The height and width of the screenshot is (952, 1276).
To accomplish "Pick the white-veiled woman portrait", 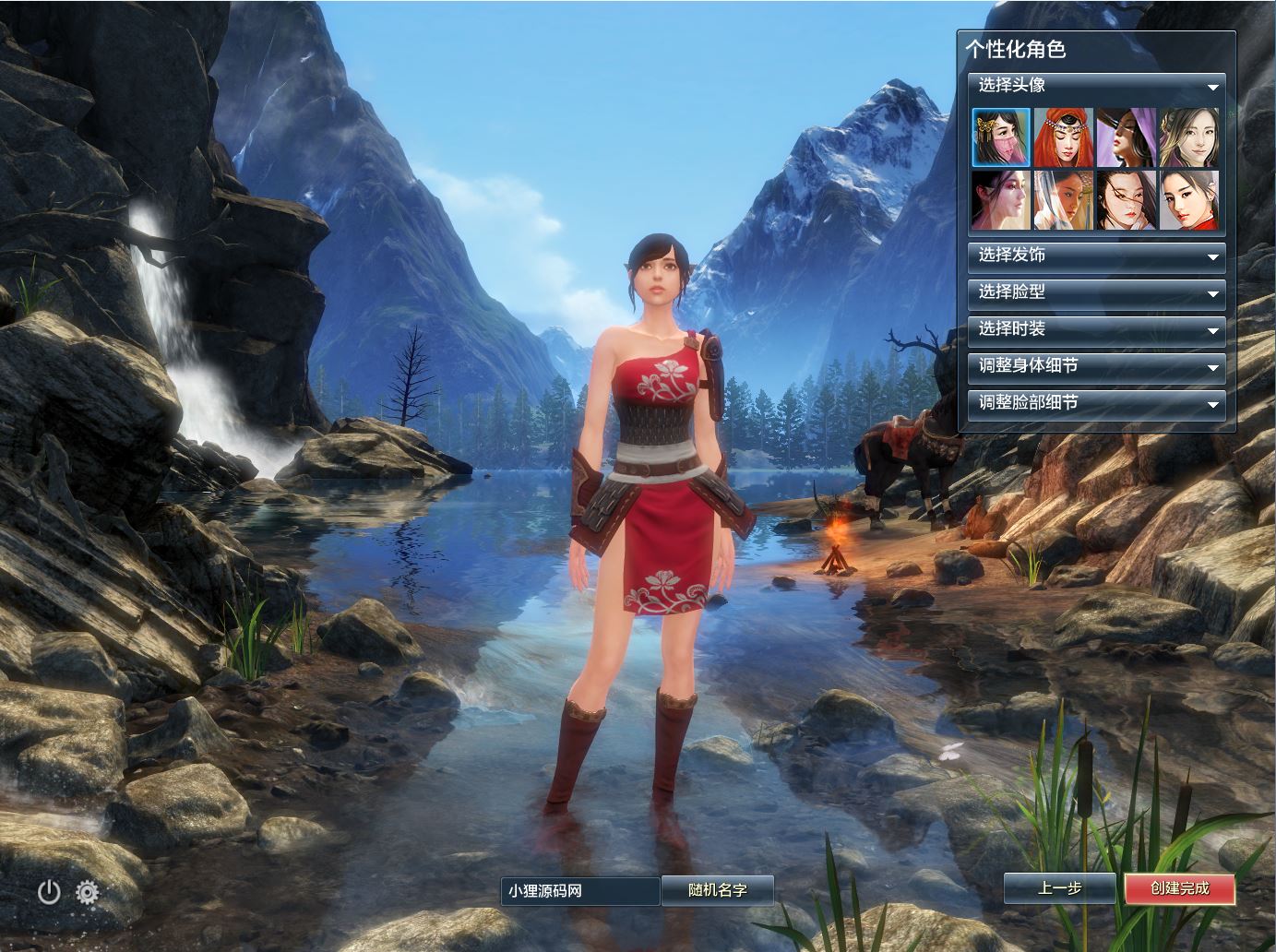I will coord(1064,199).
